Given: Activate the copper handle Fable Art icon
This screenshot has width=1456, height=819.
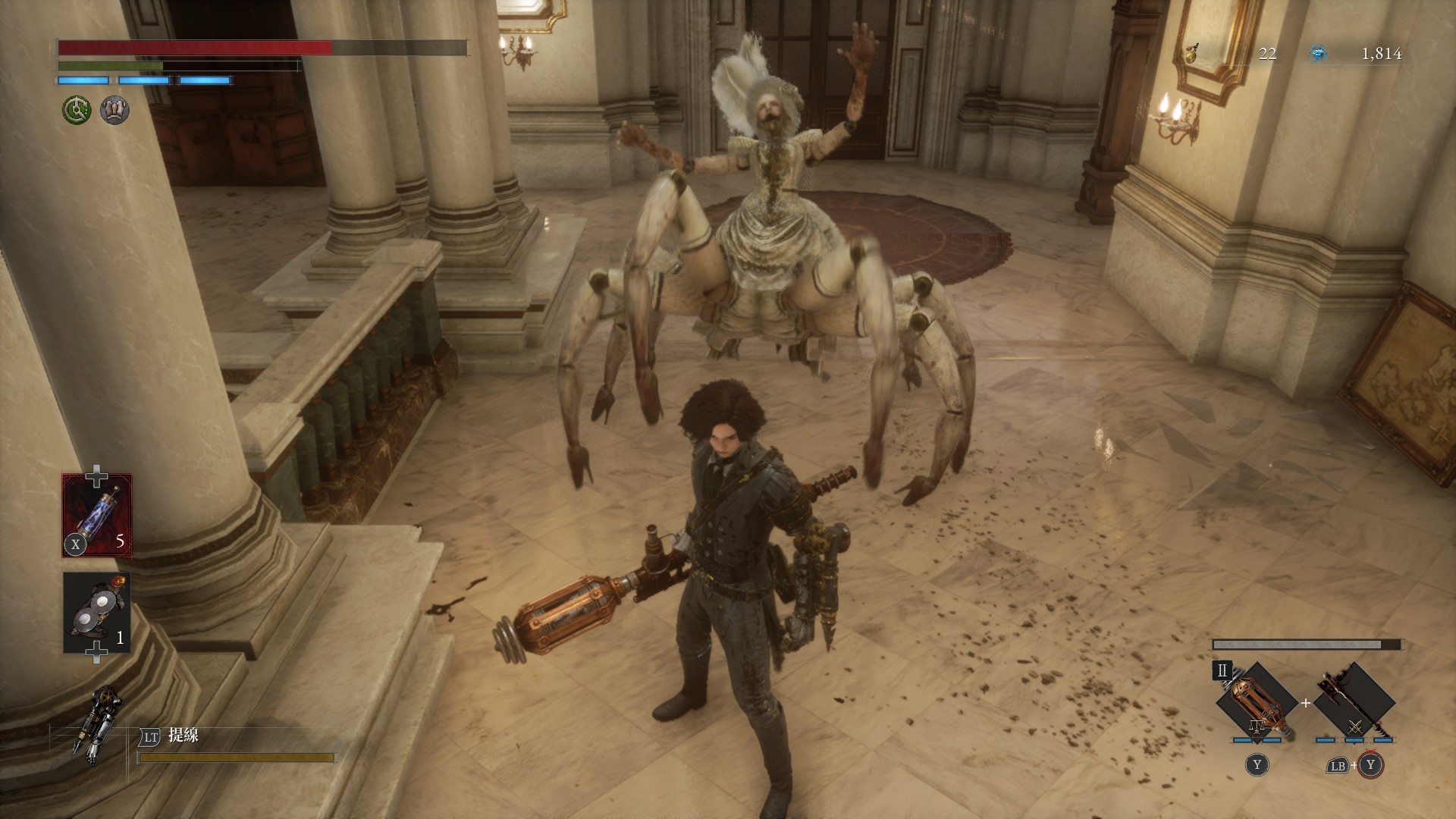Looking at the screenshot, I should pyautogui.click(x=1257, y=701).
